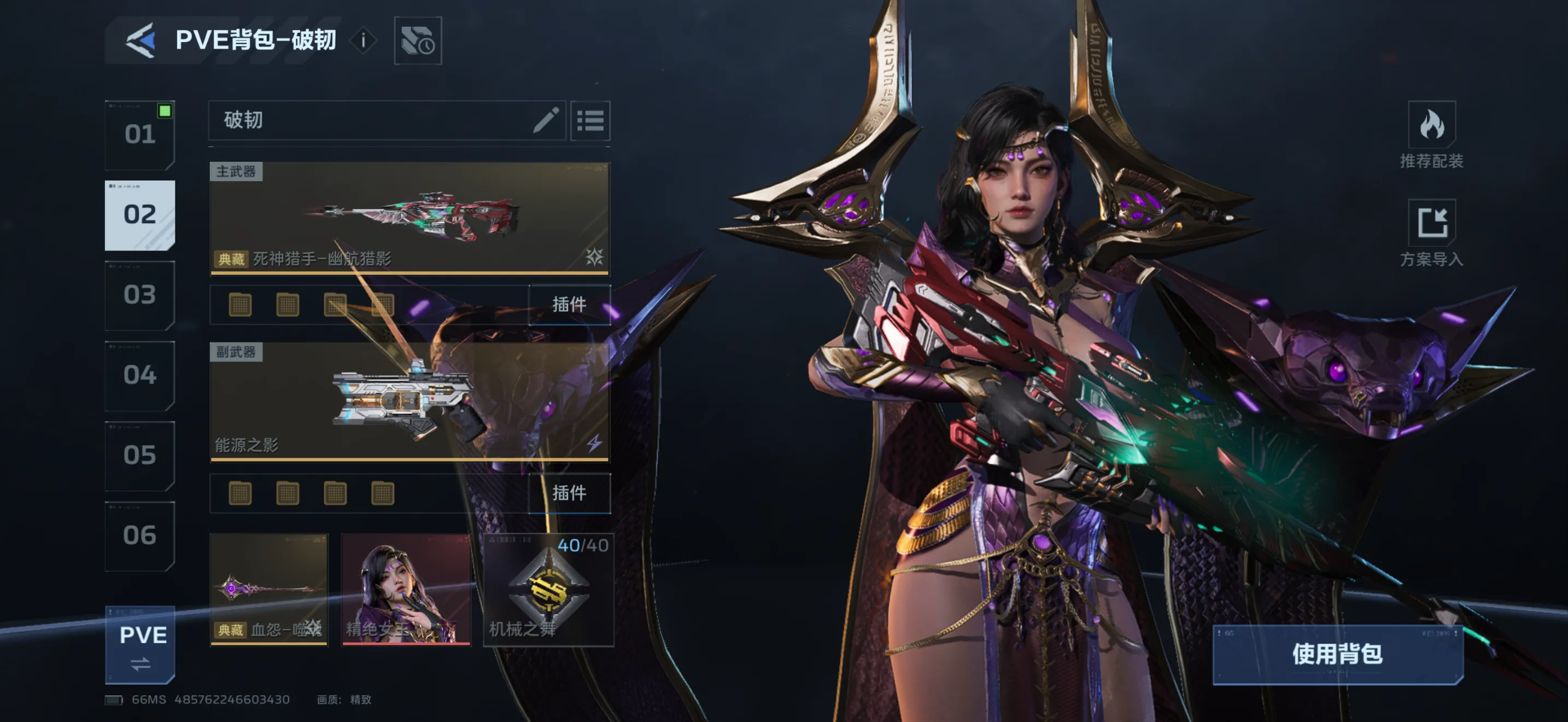
Task: Switch to backpack slot 04
Action: point(140,376)
